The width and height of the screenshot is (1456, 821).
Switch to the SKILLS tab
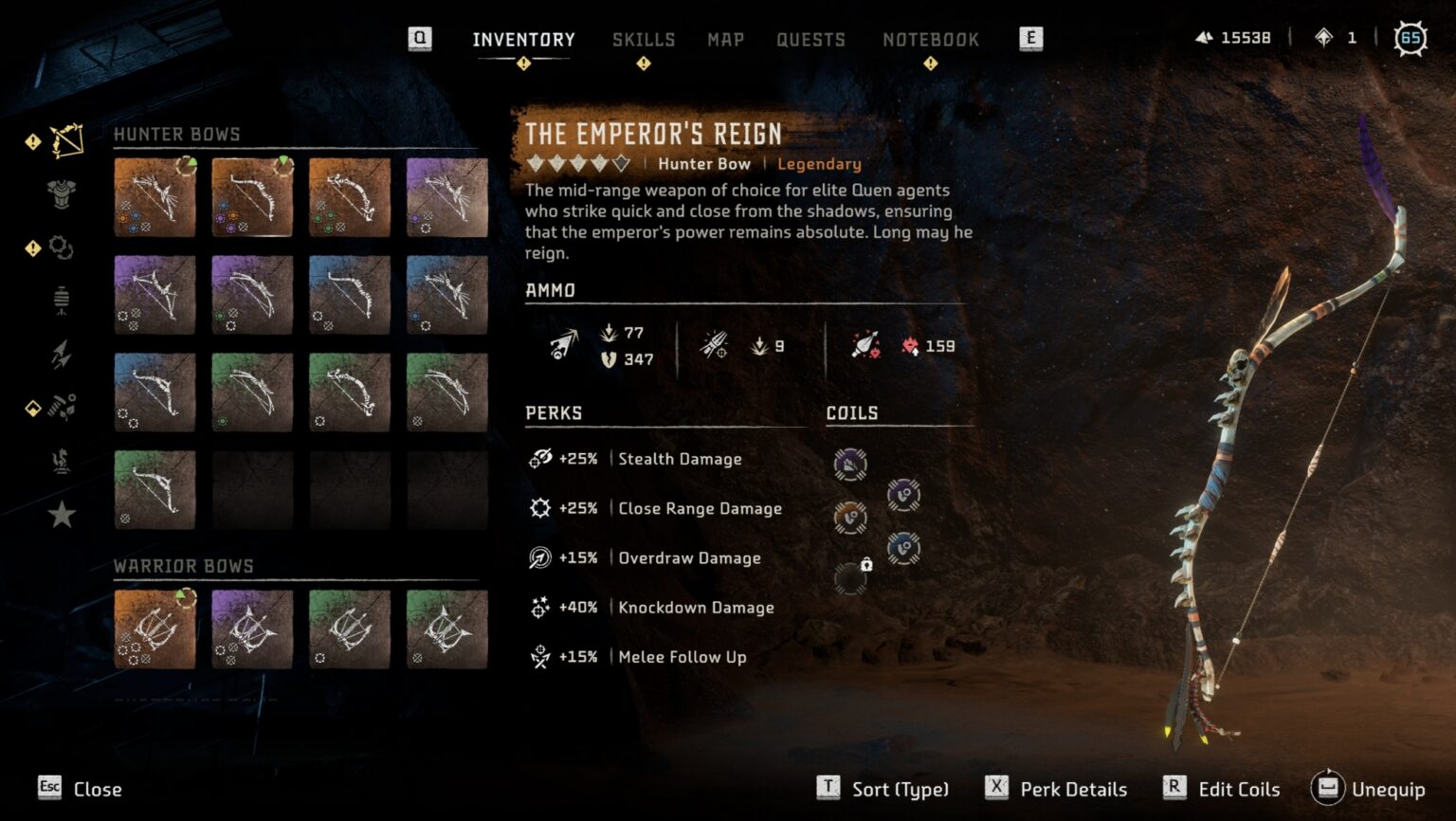pyautogui.click(x=644, y=39)
